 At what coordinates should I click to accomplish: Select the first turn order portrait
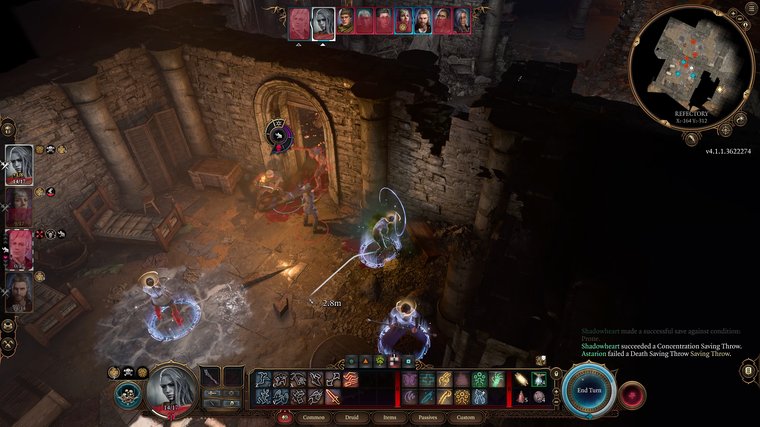click(x=300, y=22)
